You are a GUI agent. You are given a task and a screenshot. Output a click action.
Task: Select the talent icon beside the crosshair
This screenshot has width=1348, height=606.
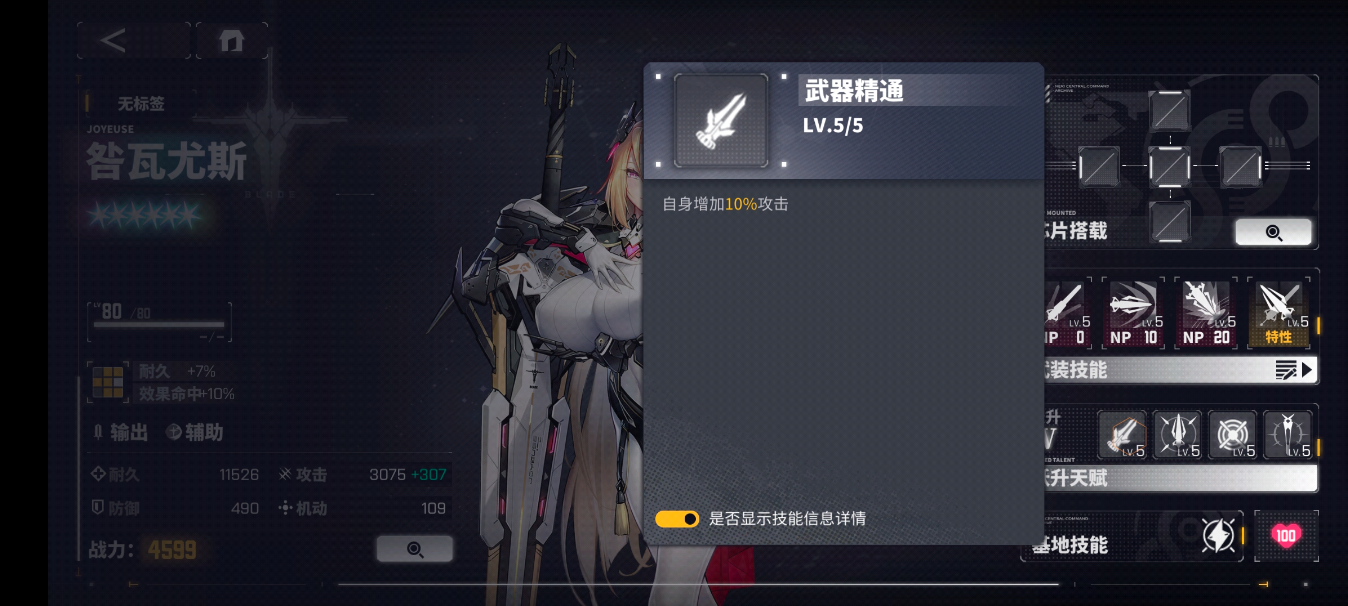point(1177,435)
